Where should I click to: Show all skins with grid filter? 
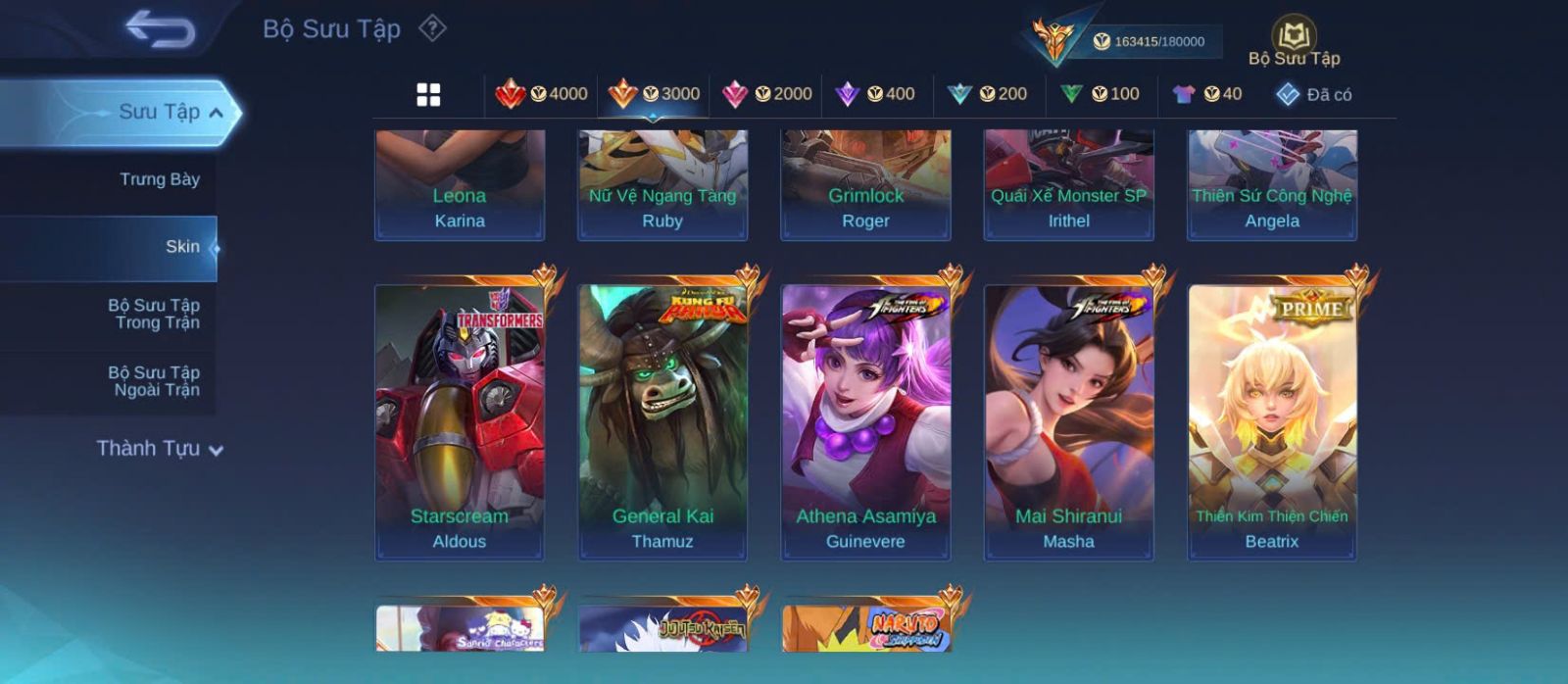point(428,95)
